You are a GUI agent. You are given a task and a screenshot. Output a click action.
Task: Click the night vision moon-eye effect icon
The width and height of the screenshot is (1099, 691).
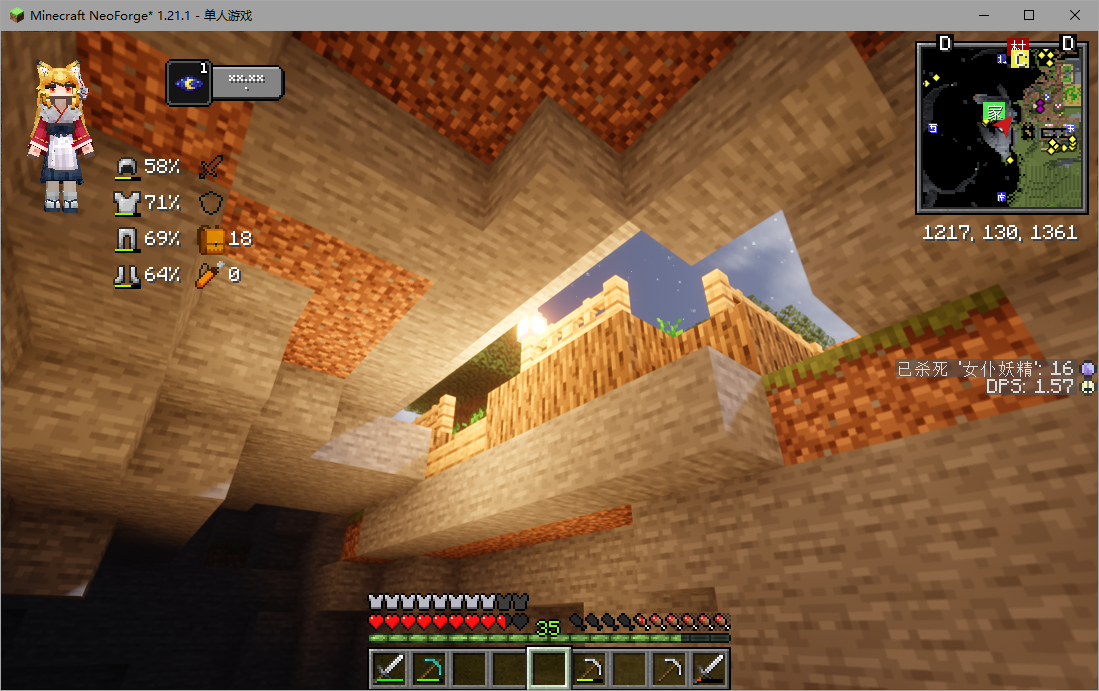[189, 84]
